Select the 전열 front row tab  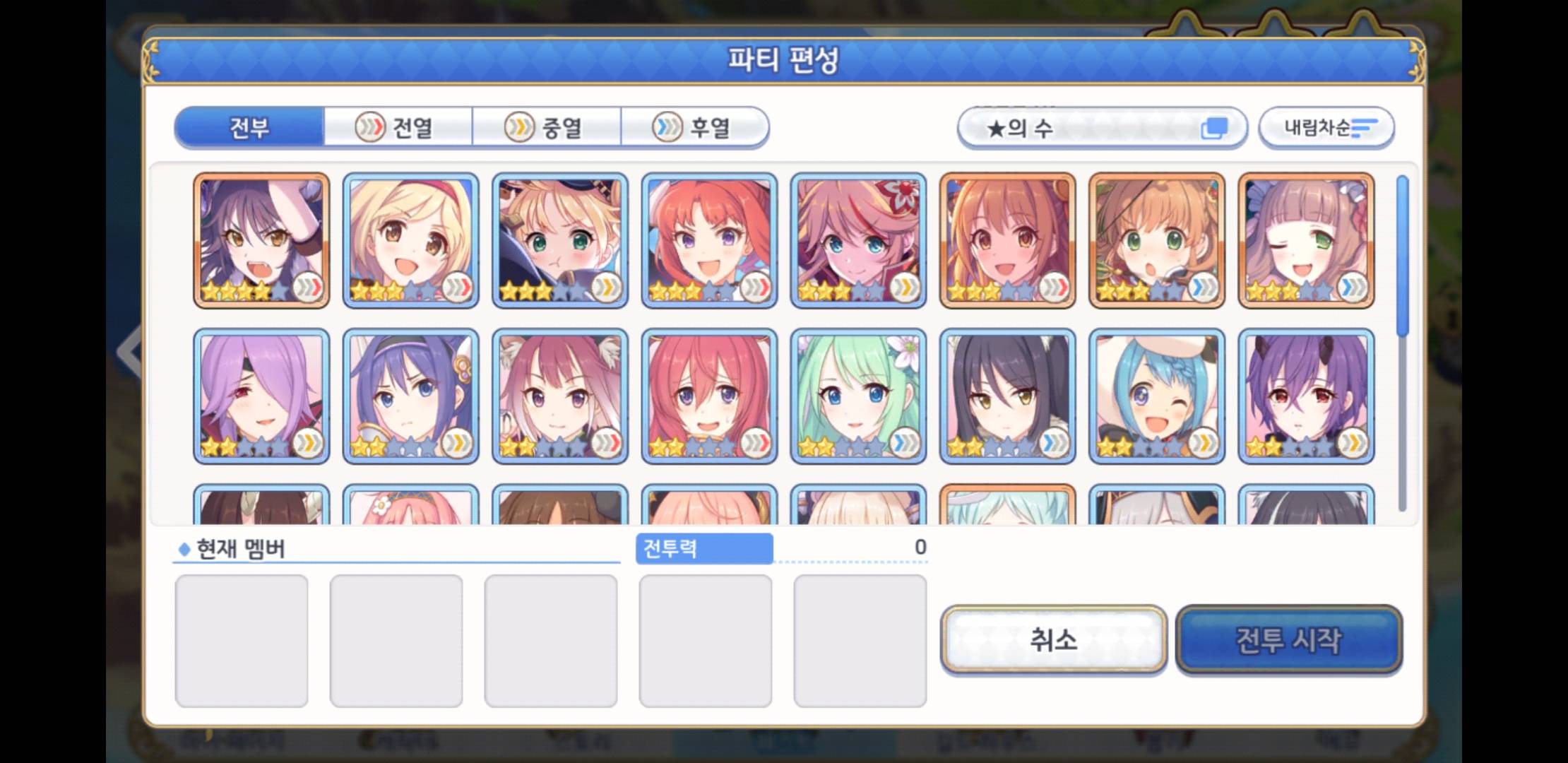[398, 128]
